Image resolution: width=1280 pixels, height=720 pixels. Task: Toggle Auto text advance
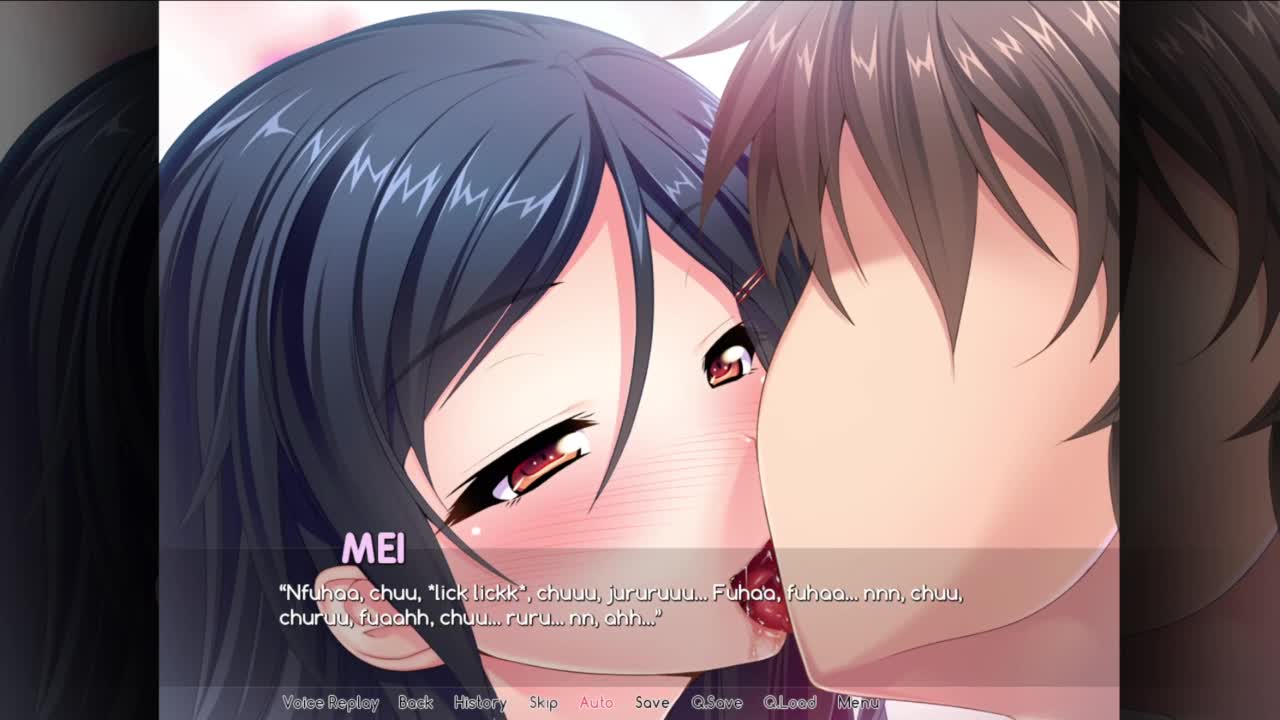(x=596, y=703)
